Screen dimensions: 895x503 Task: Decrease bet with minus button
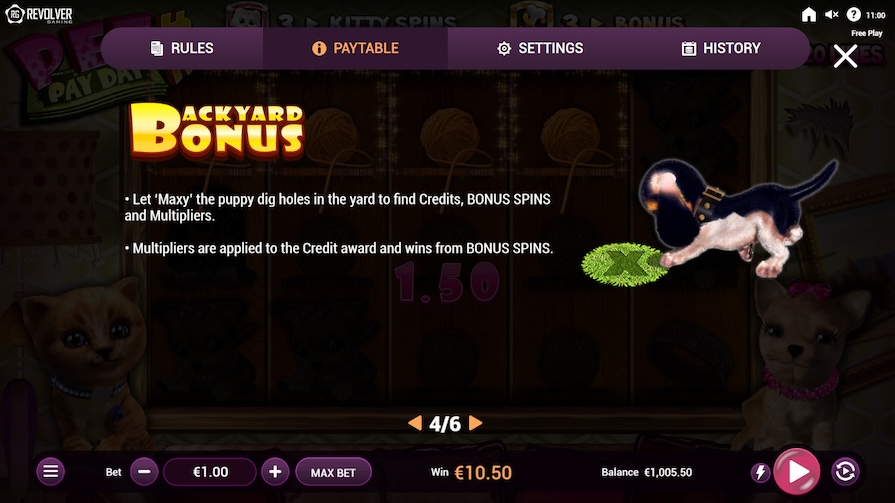[144, 471]
